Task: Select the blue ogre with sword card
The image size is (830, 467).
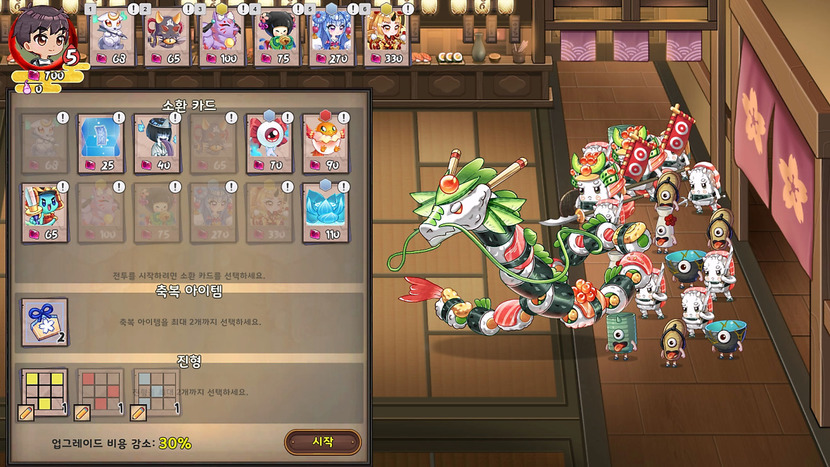Action: [x=44, y=211]
